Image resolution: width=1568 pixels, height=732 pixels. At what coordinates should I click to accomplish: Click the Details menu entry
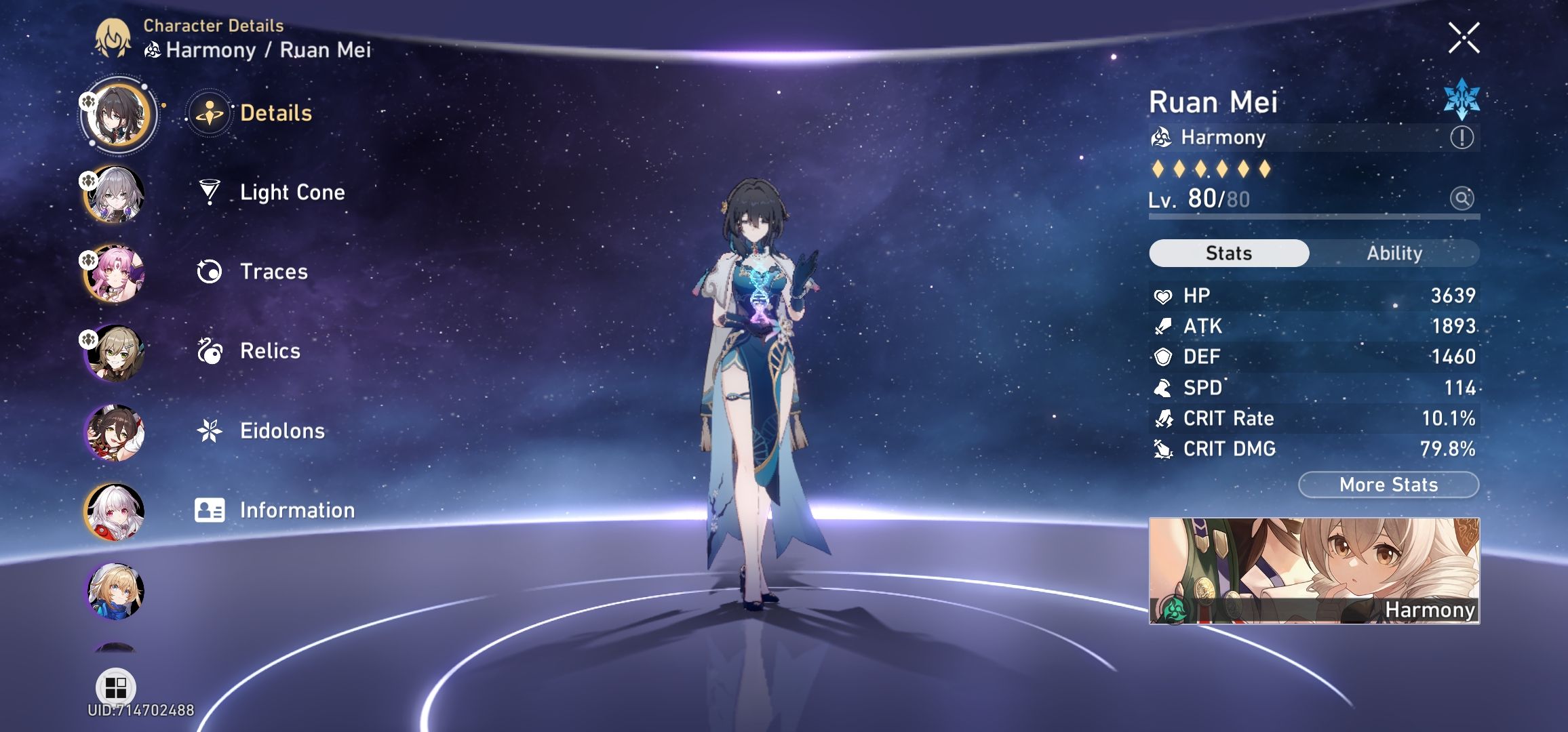click(274, 114)
